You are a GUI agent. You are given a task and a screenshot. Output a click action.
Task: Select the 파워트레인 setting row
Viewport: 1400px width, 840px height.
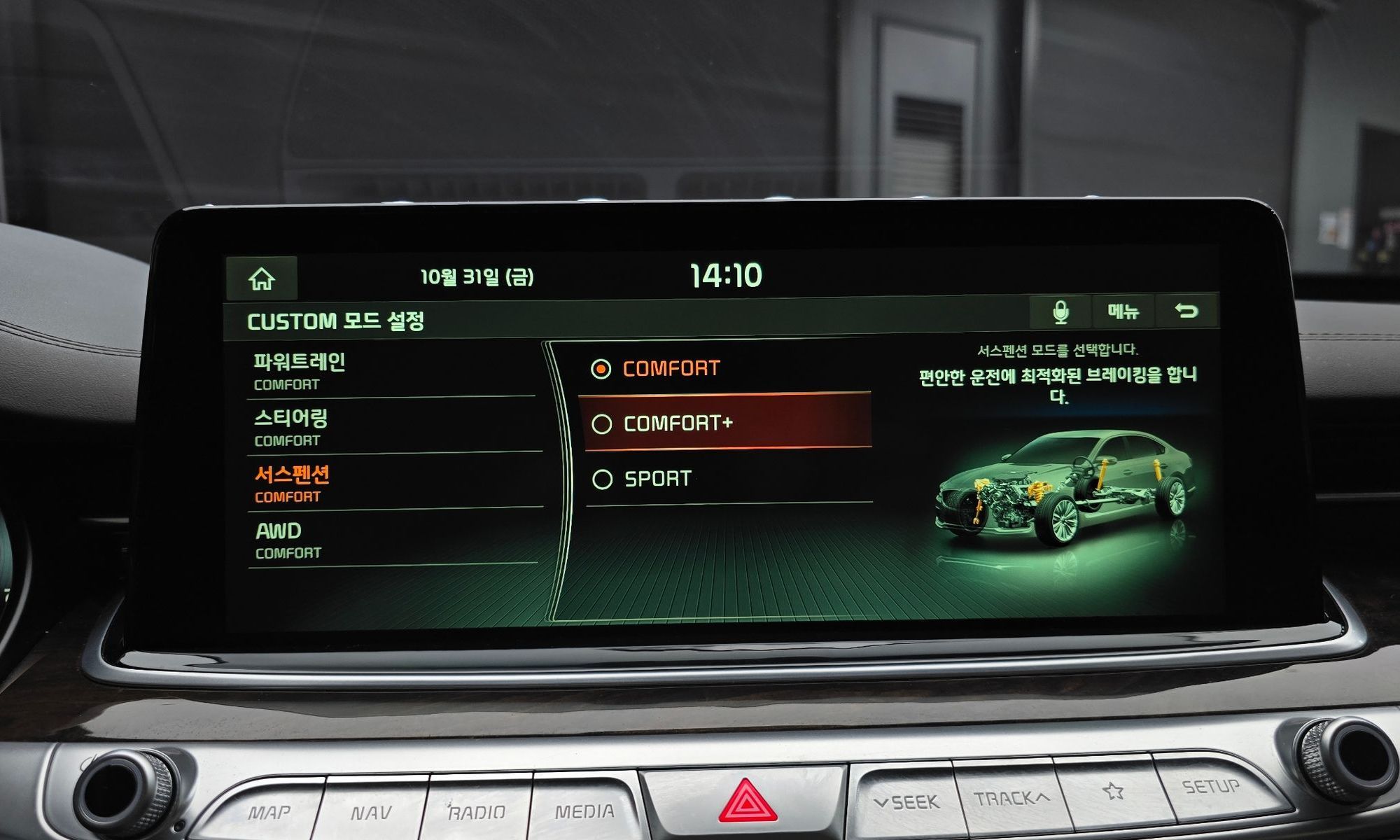[392, 371]
